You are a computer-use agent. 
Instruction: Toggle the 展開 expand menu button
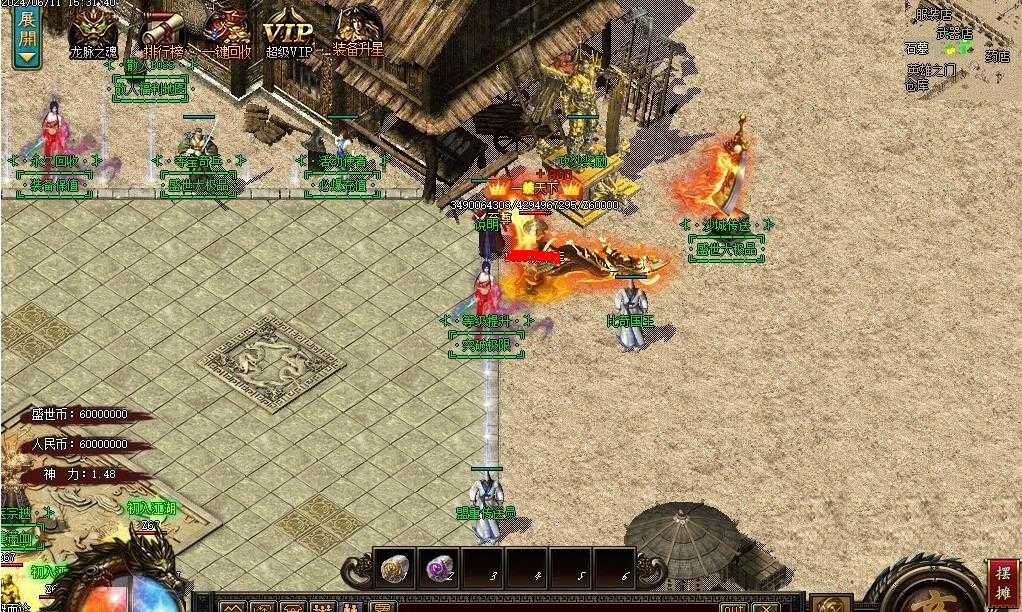(x=26, y=35)
